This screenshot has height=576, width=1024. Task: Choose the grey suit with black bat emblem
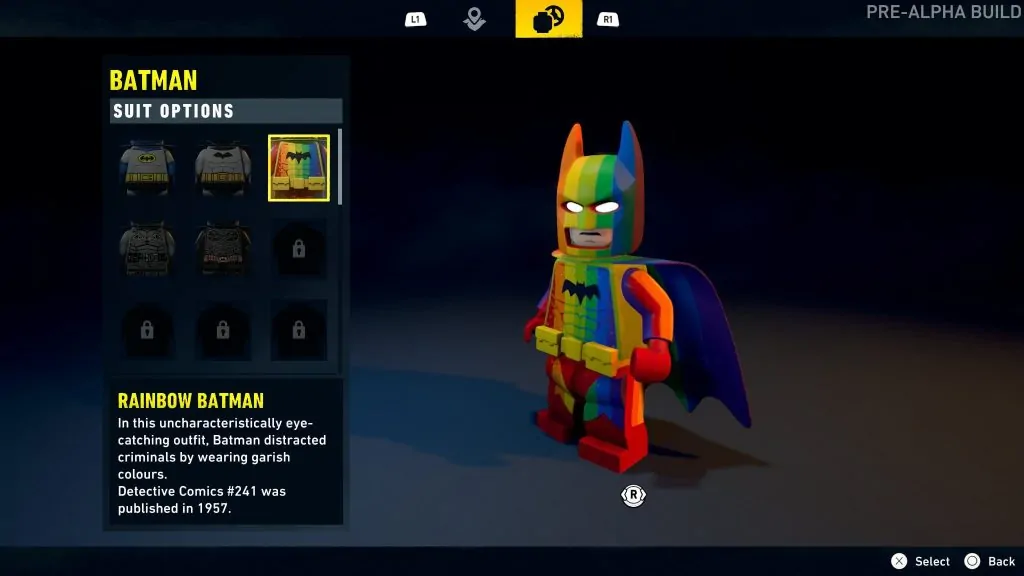point(222,168)
